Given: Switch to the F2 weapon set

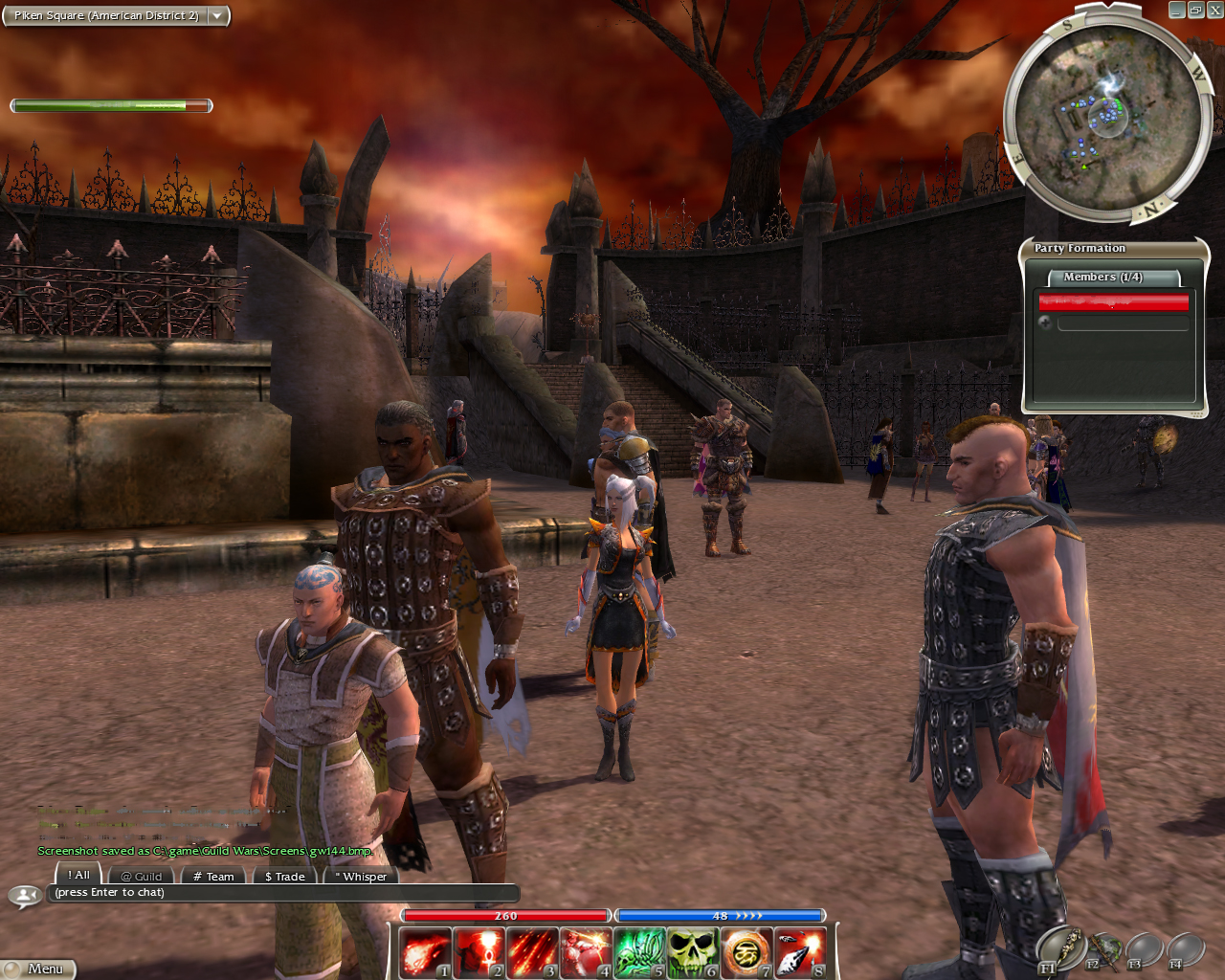Looking at the screenshot, I should pos(1102,950).
